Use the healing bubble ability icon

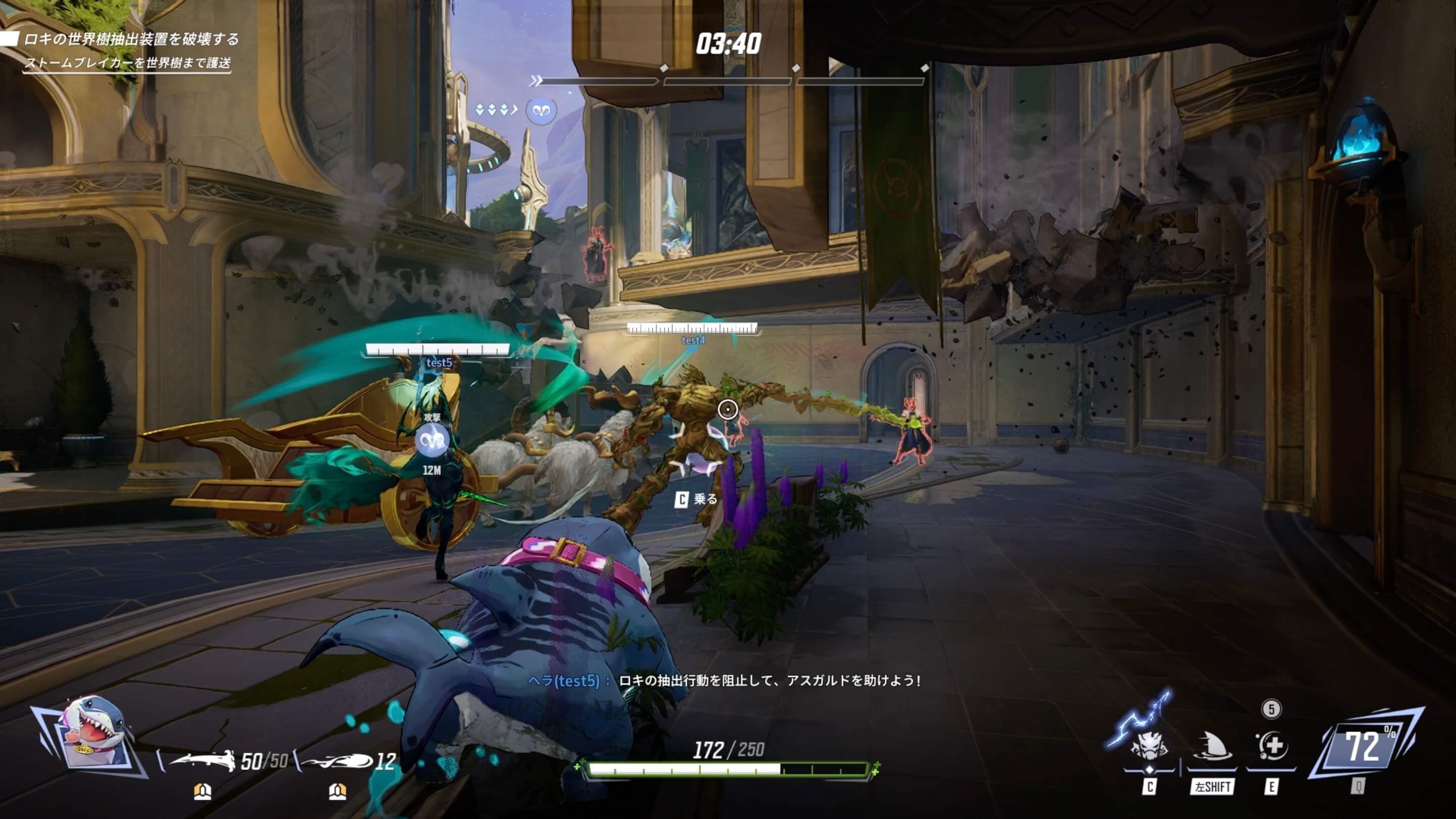click(1272, 746)
